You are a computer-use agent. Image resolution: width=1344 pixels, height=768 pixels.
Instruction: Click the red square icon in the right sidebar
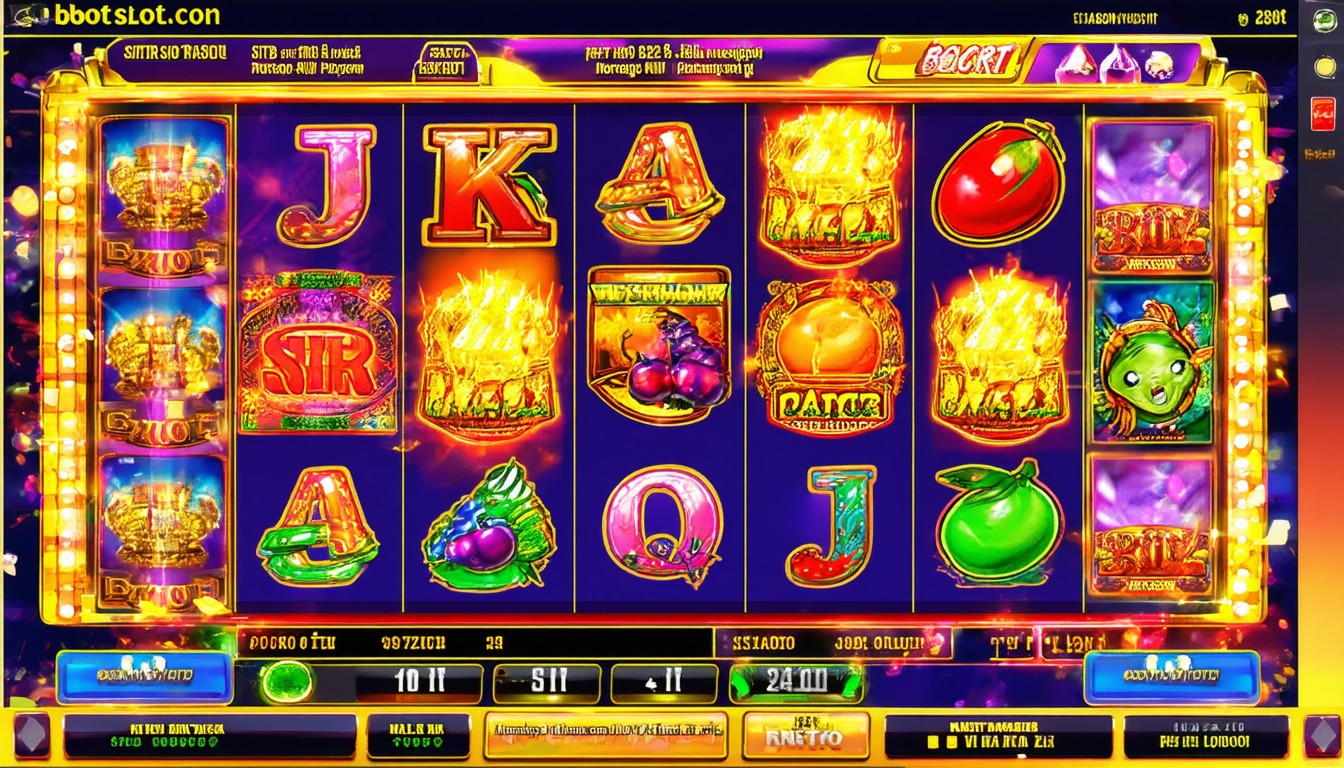[x=1322, y=114]
